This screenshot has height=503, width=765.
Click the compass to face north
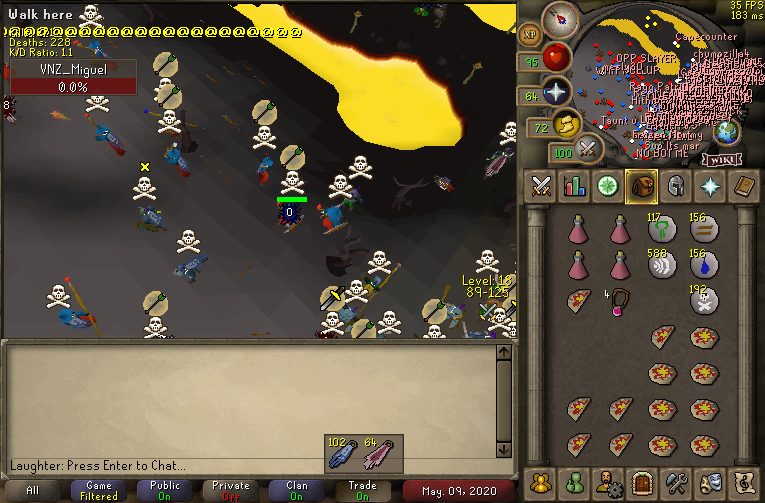pyautogui.click(x=559, y=18)
